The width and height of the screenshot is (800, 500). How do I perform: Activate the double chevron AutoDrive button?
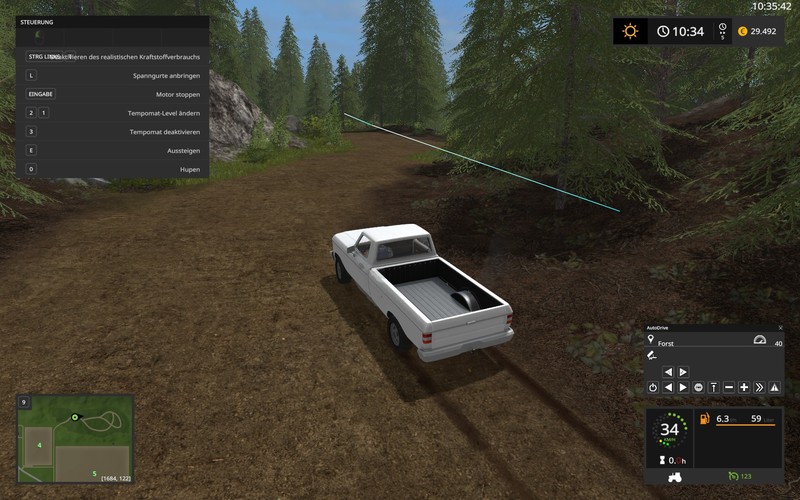point(759,387)
